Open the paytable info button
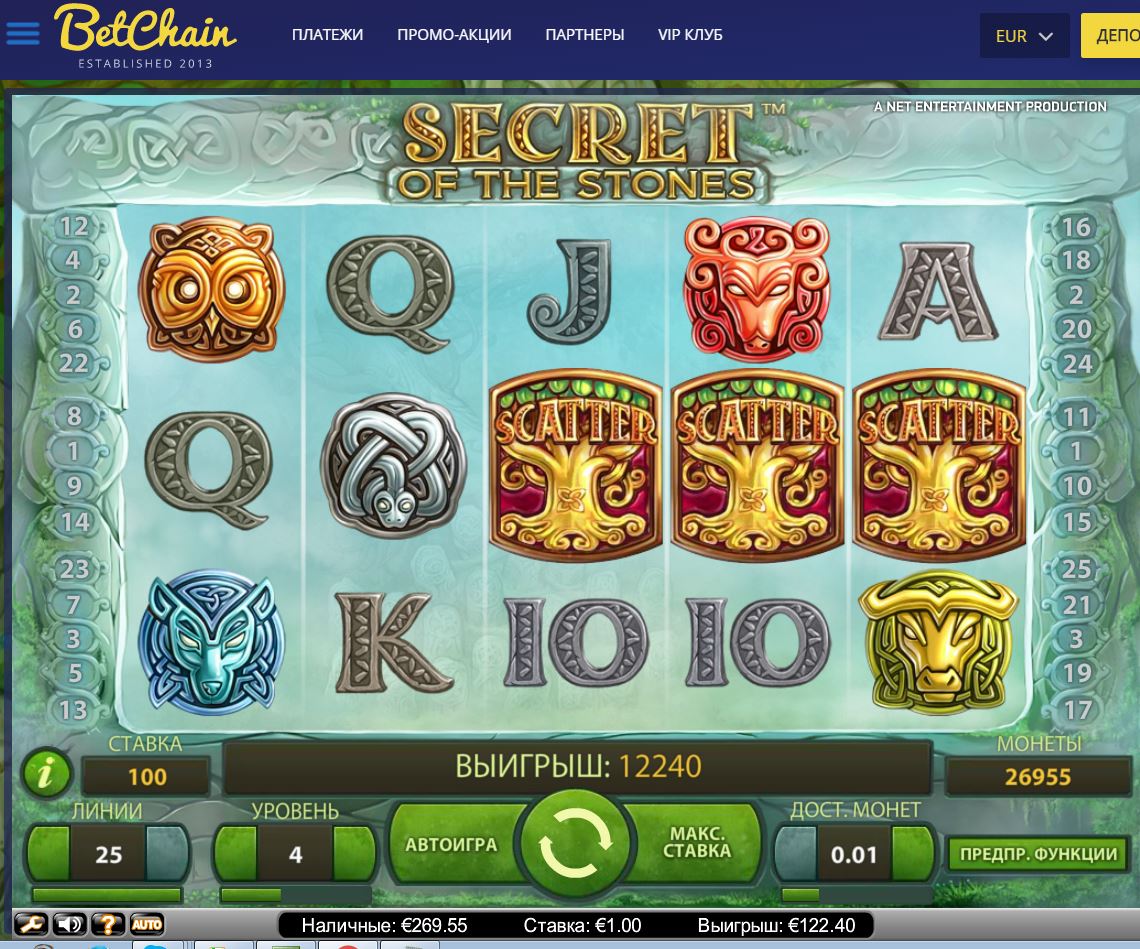 tap(47, 773)
